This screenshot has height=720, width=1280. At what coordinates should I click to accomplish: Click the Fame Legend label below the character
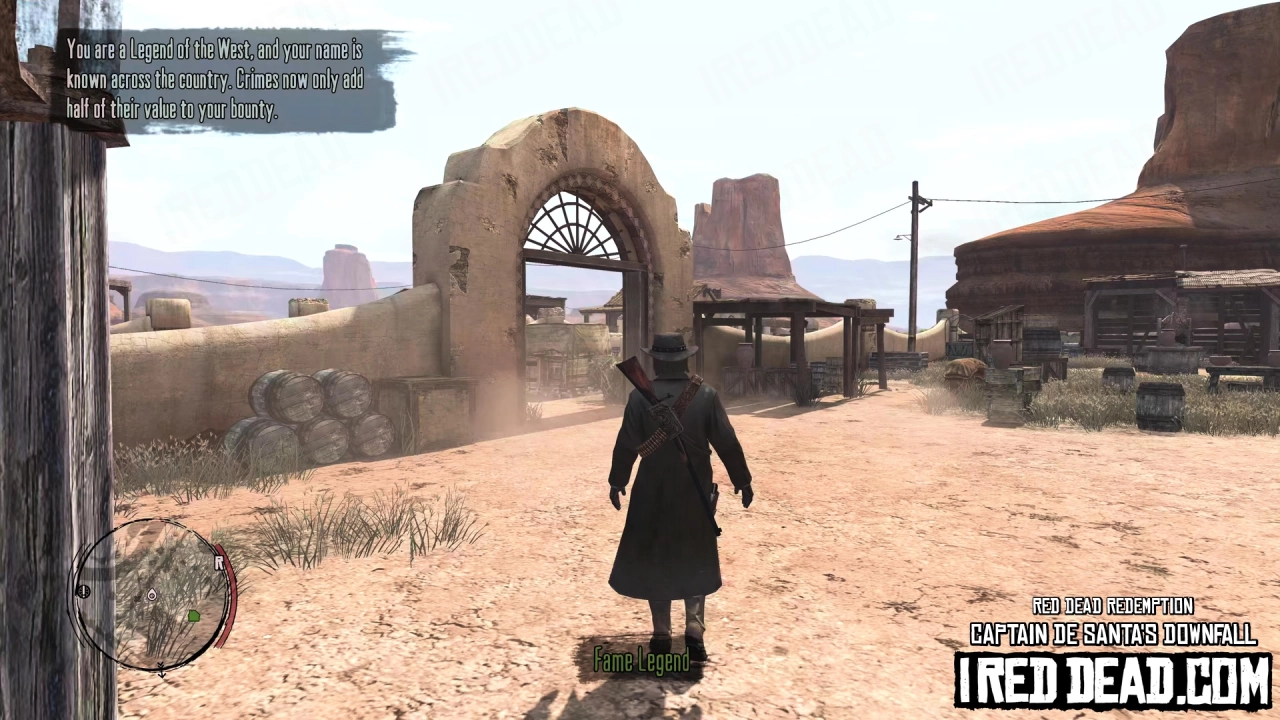641,661
